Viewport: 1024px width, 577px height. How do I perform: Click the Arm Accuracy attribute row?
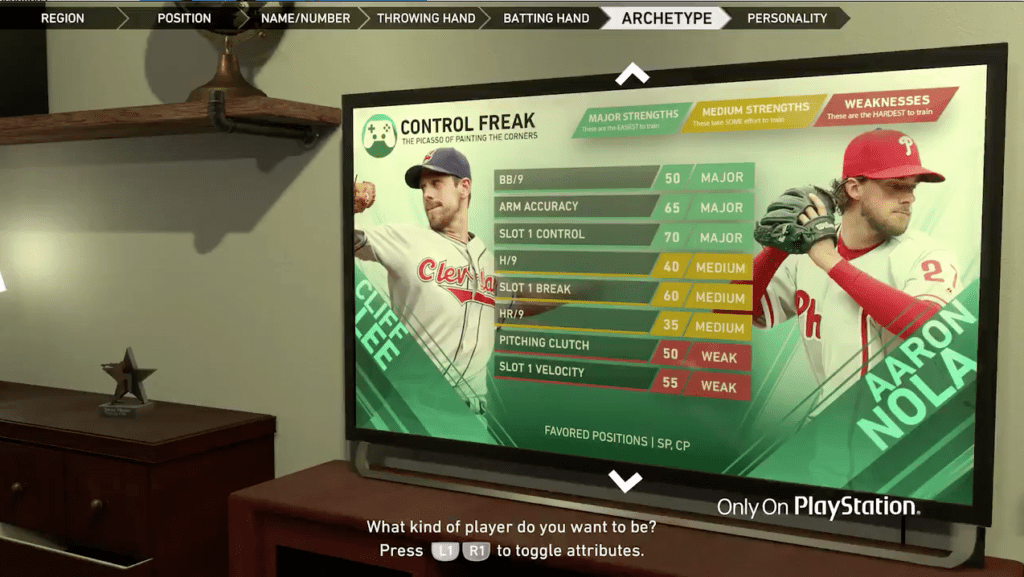click(622, 207)
